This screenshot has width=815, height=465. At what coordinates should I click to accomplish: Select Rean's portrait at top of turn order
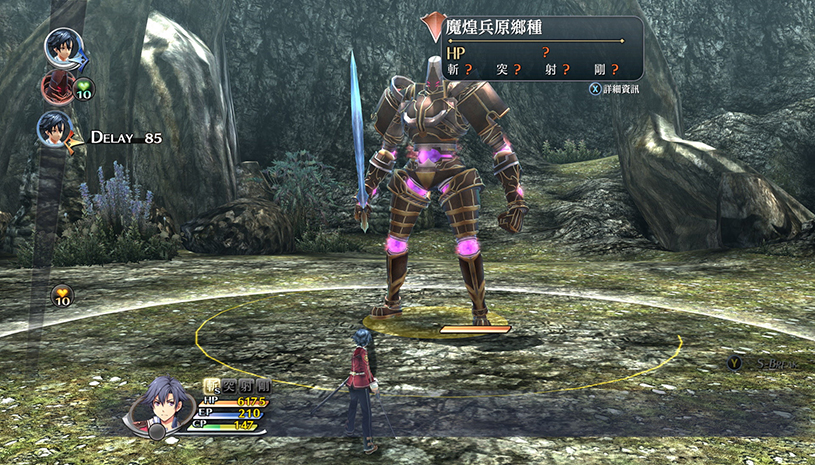tap(63, 46)
